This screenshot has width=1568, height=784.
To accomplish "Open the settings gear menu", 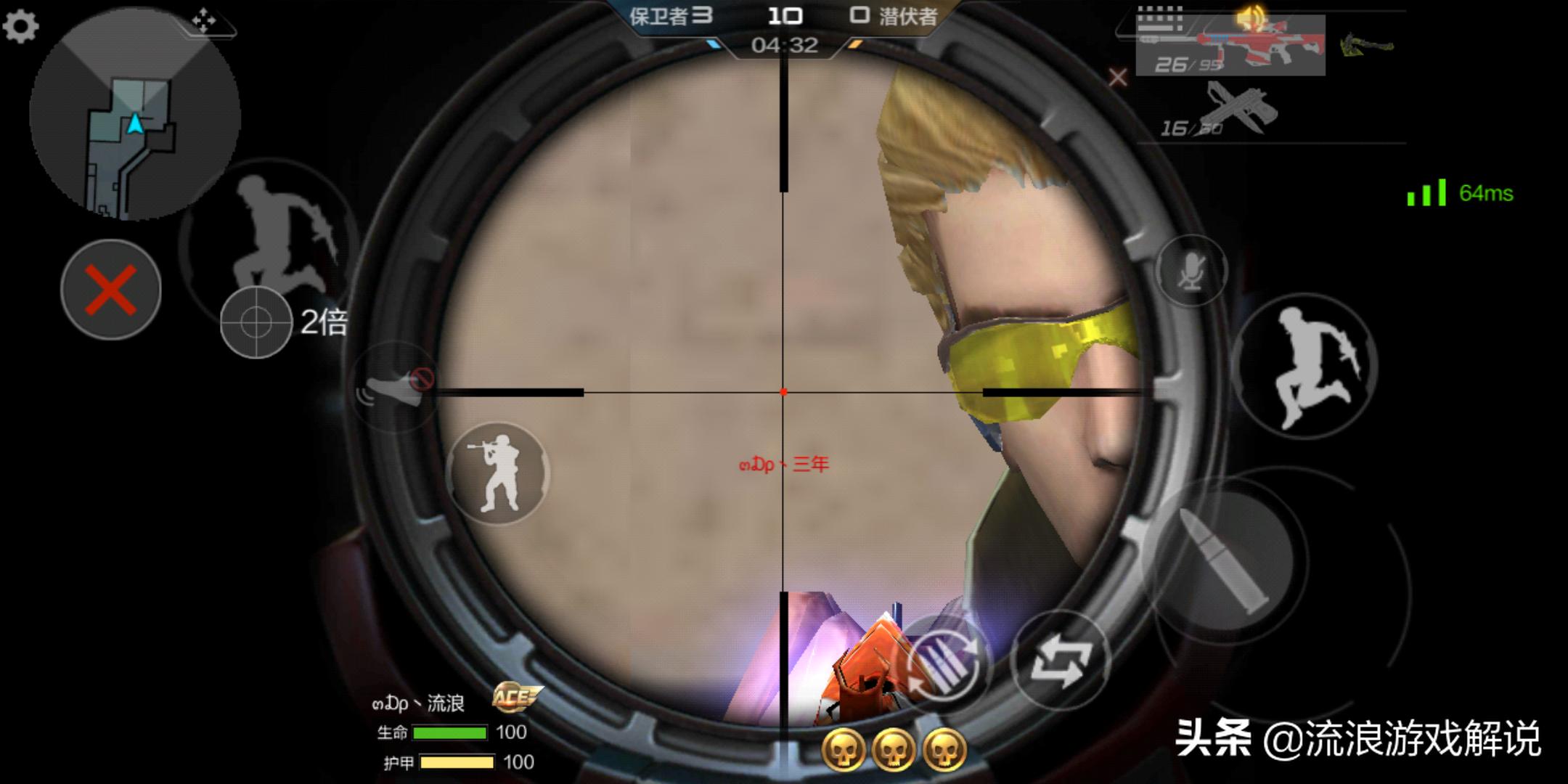I will pyautogui.click(x=20, y=27).
